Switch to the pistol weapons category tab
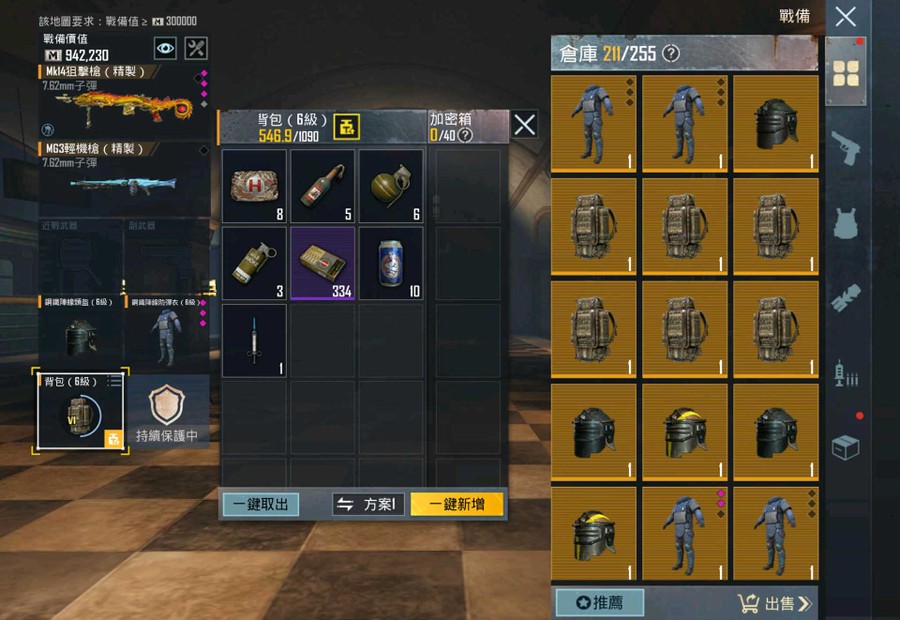Image resolution: width=900 pixels, height=620 pixels. pos(846,146)
